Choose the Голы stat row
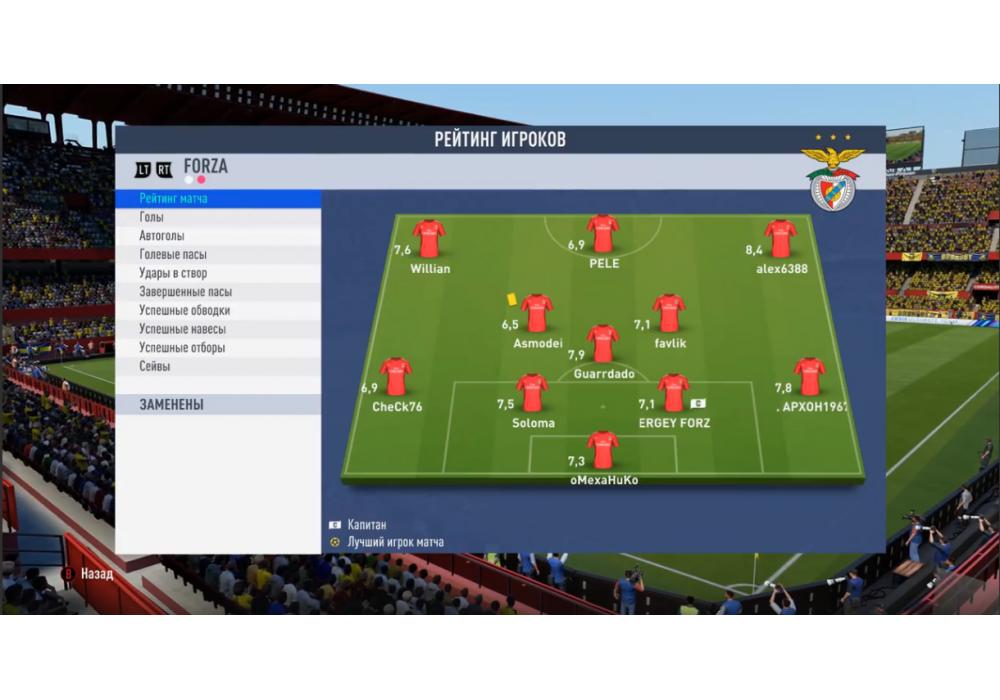 click(218, 217)
